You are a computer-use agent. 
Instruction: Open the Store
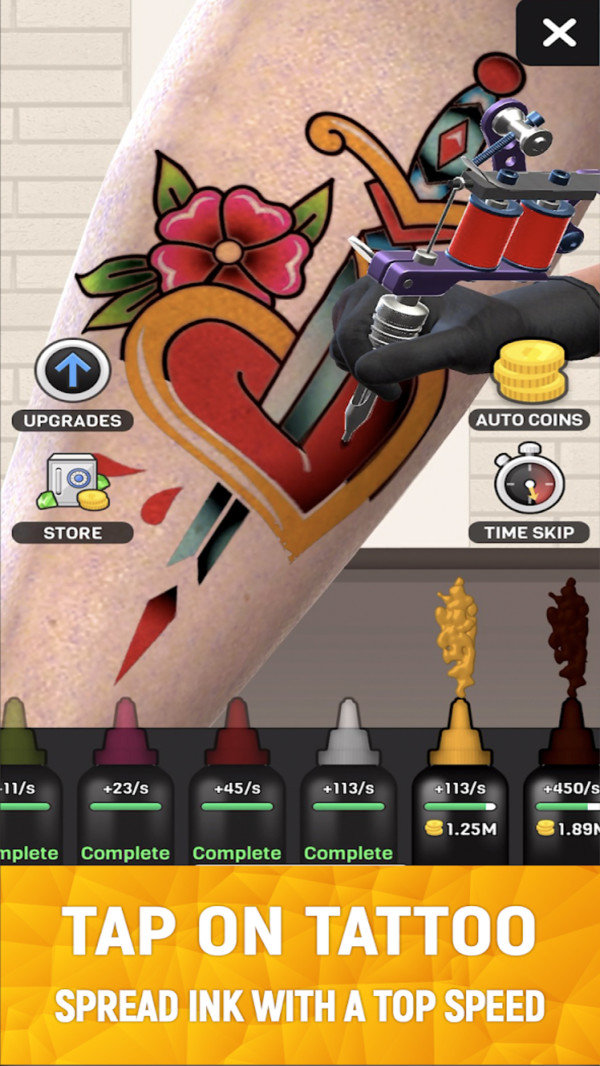point(72,487)
